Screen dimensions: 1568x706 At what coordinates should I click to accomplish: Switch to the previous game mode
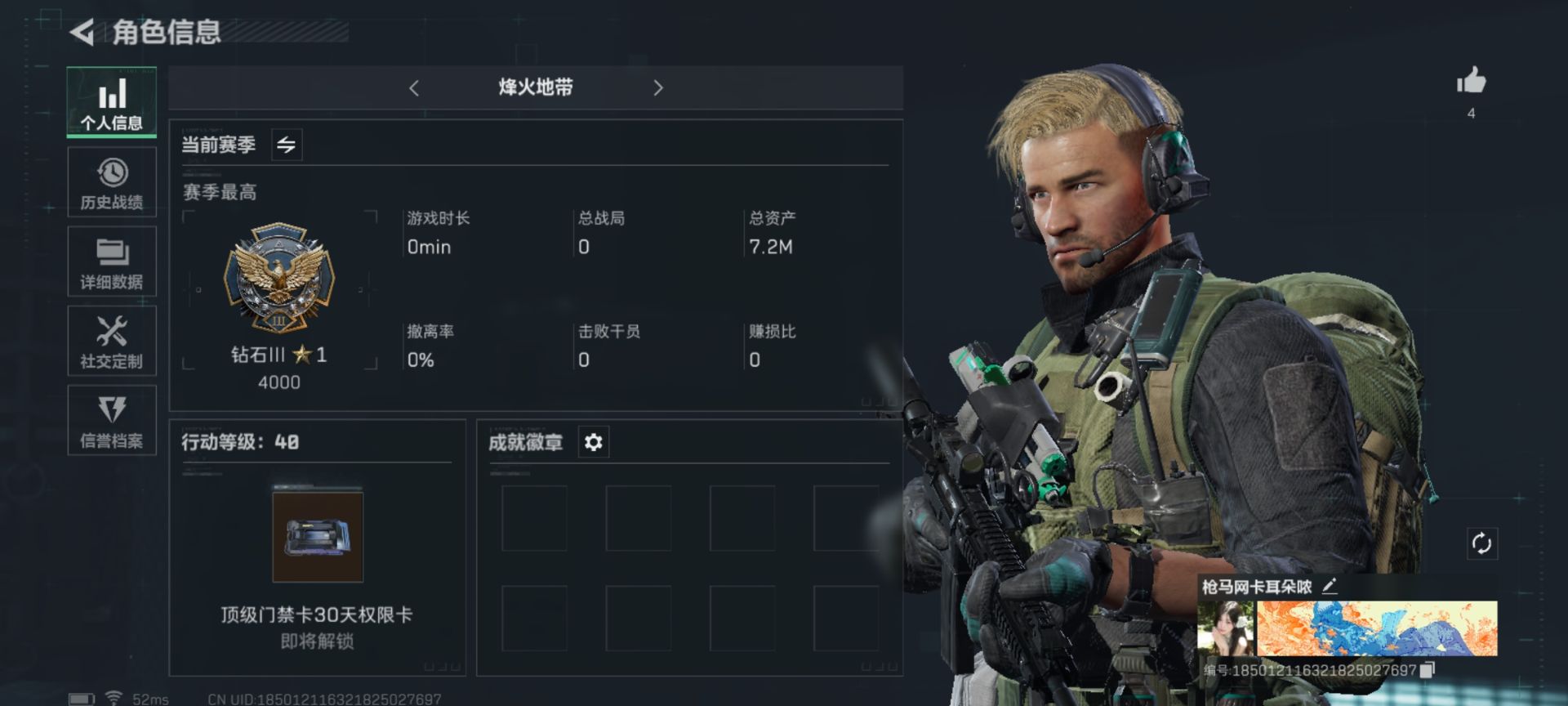415,87
